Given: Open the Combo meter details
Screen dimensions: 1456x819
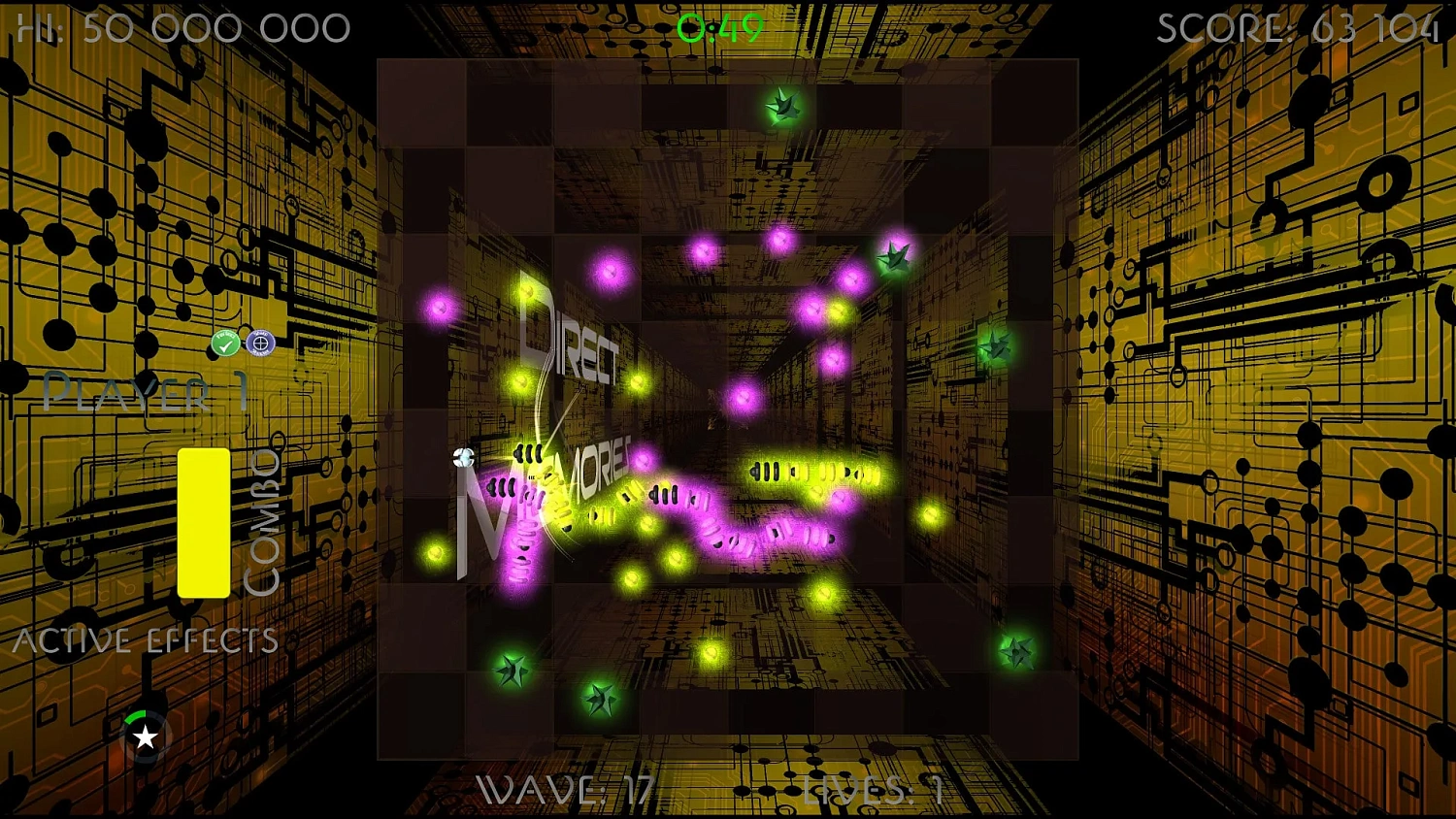Looking at the screenshot, I should coord(264,514).
